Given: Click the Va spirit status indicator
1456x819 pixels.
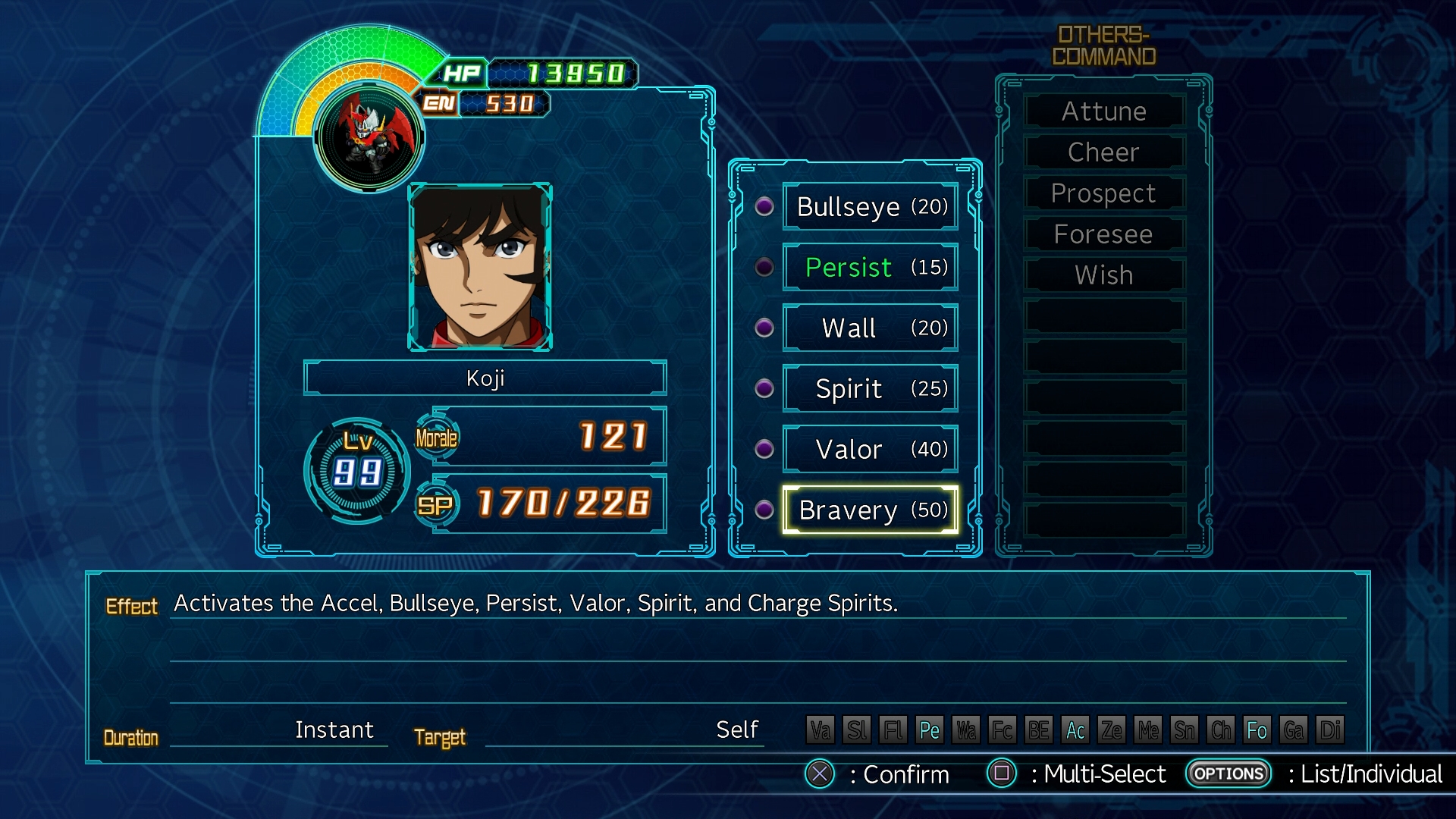Looking at the screenshot, I should [x=821, y=730].
